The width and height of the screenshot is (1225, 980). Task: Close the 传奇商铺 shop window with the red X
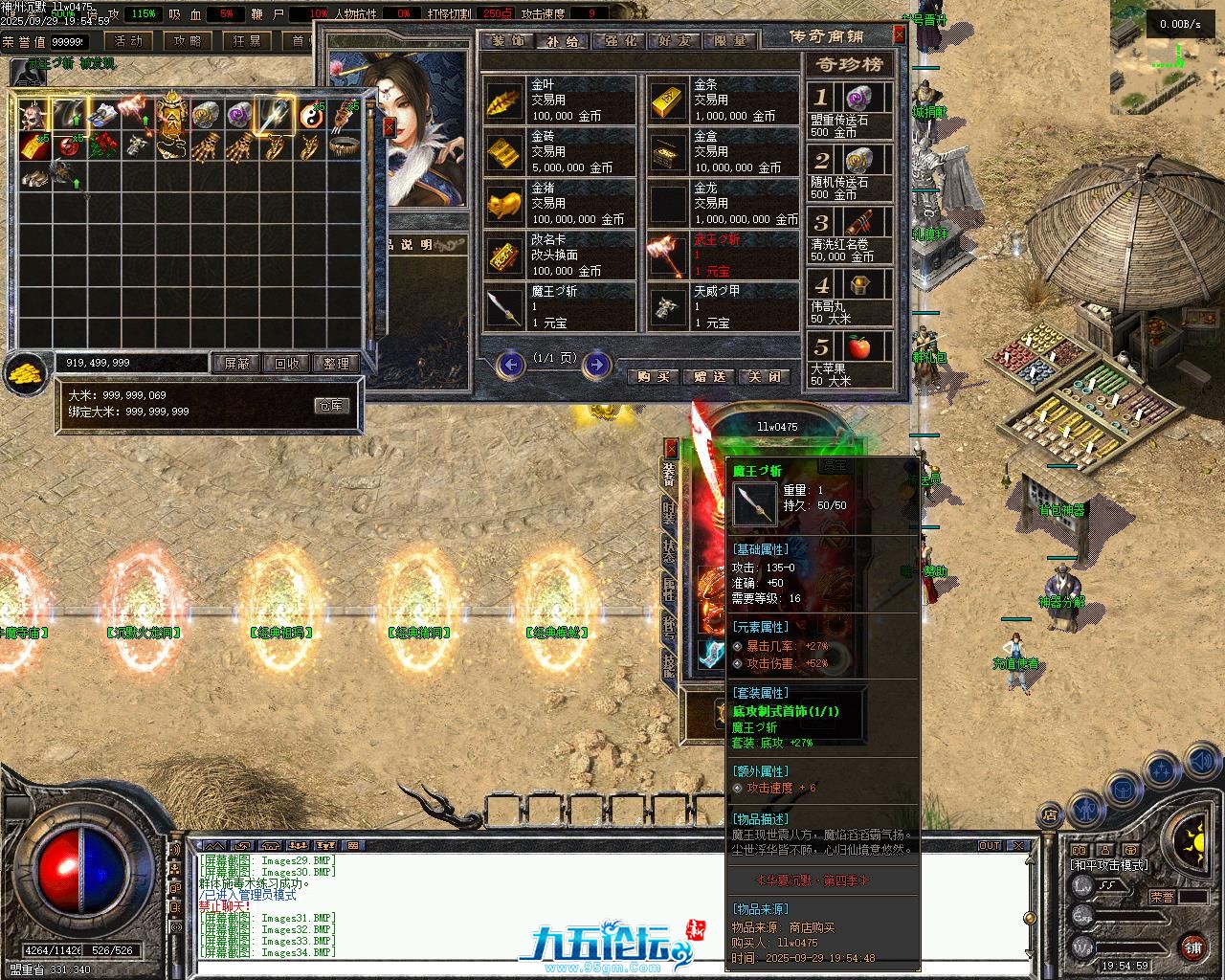pos(899,34)
